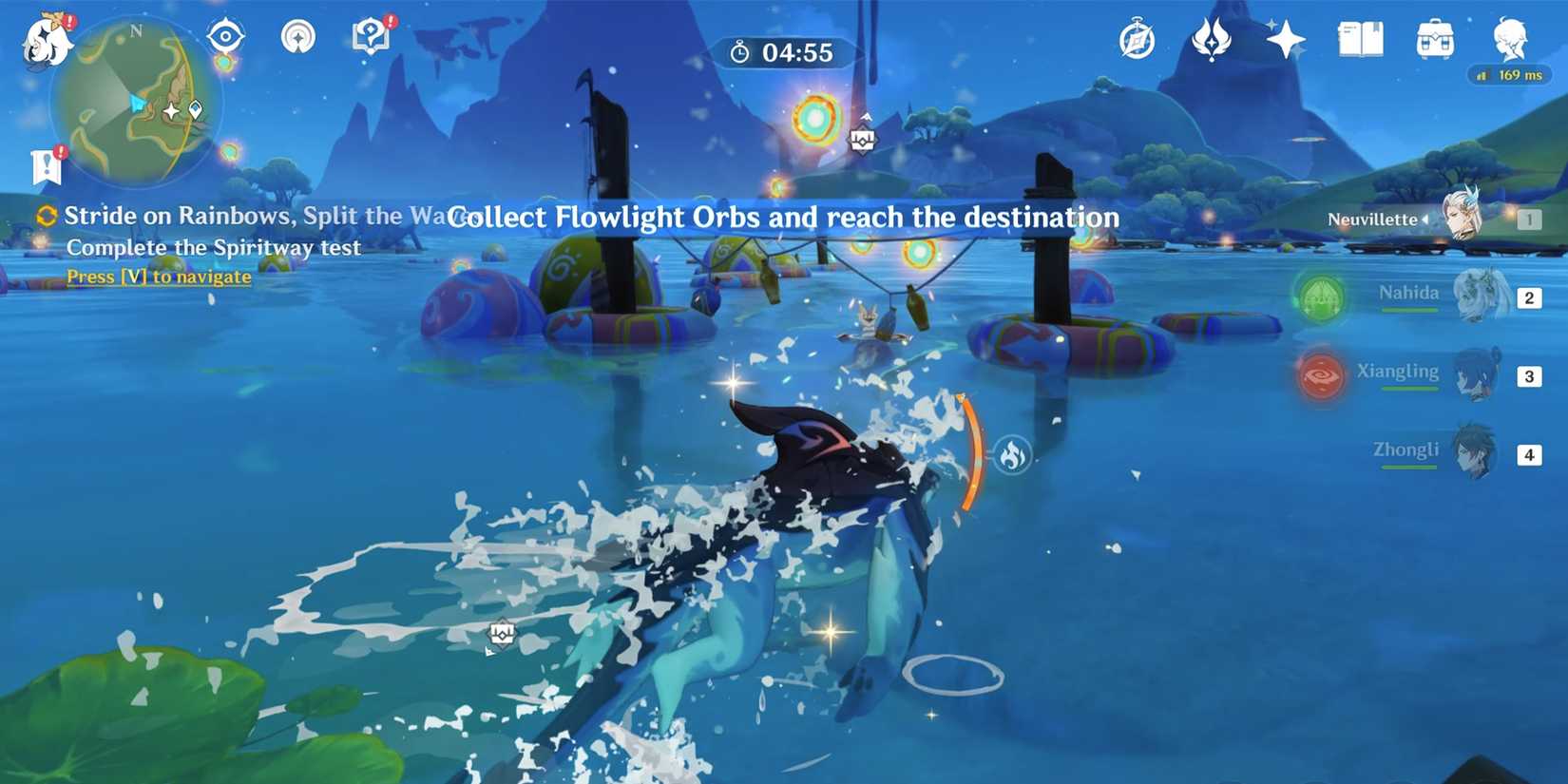The image size is (1568, 784).
Task: Click the Pyro flame skill indicator
Action: pos(1010,454)
